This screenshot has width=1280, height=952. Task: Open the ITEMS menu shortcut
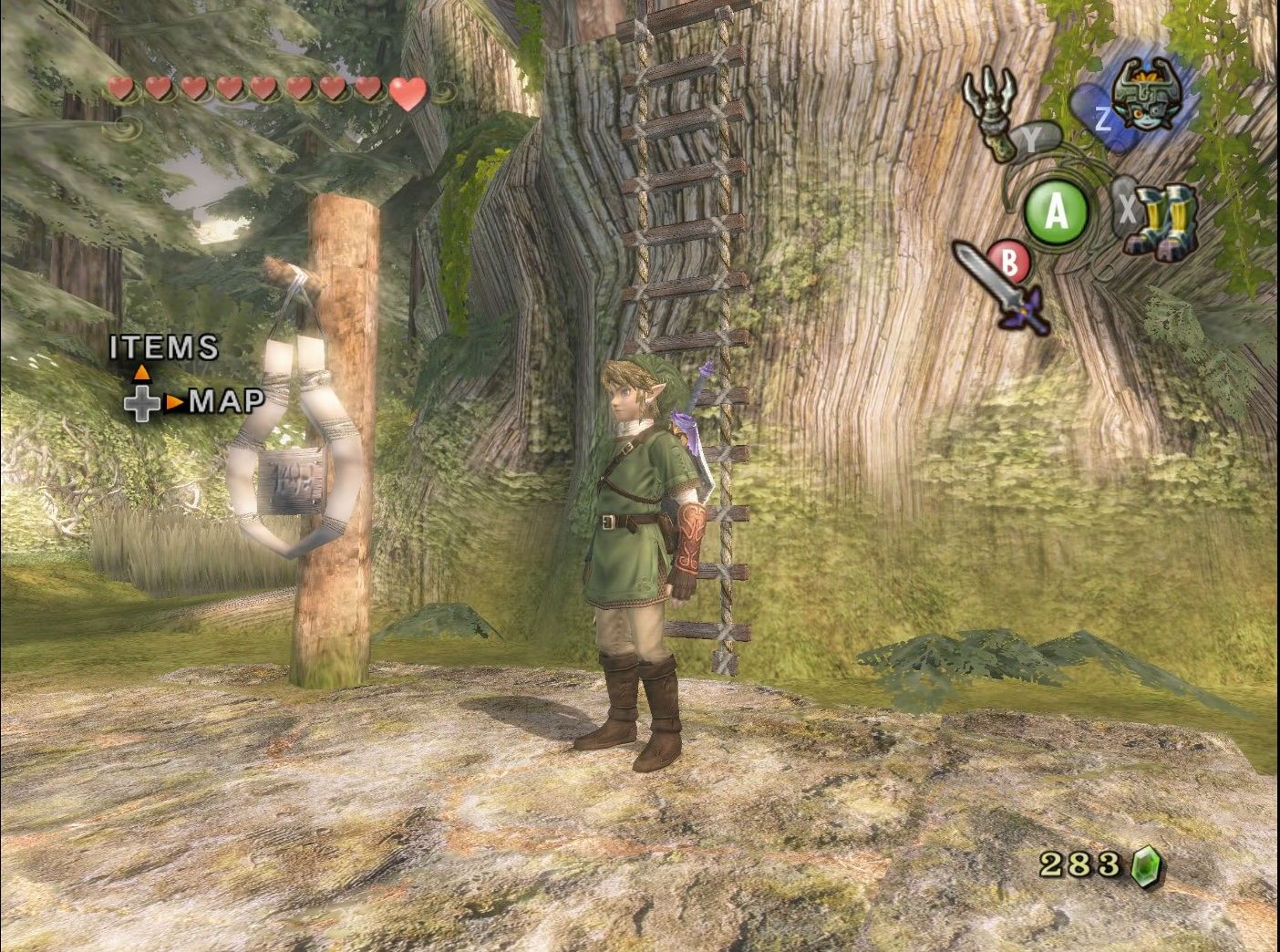[x=164, y=347]
